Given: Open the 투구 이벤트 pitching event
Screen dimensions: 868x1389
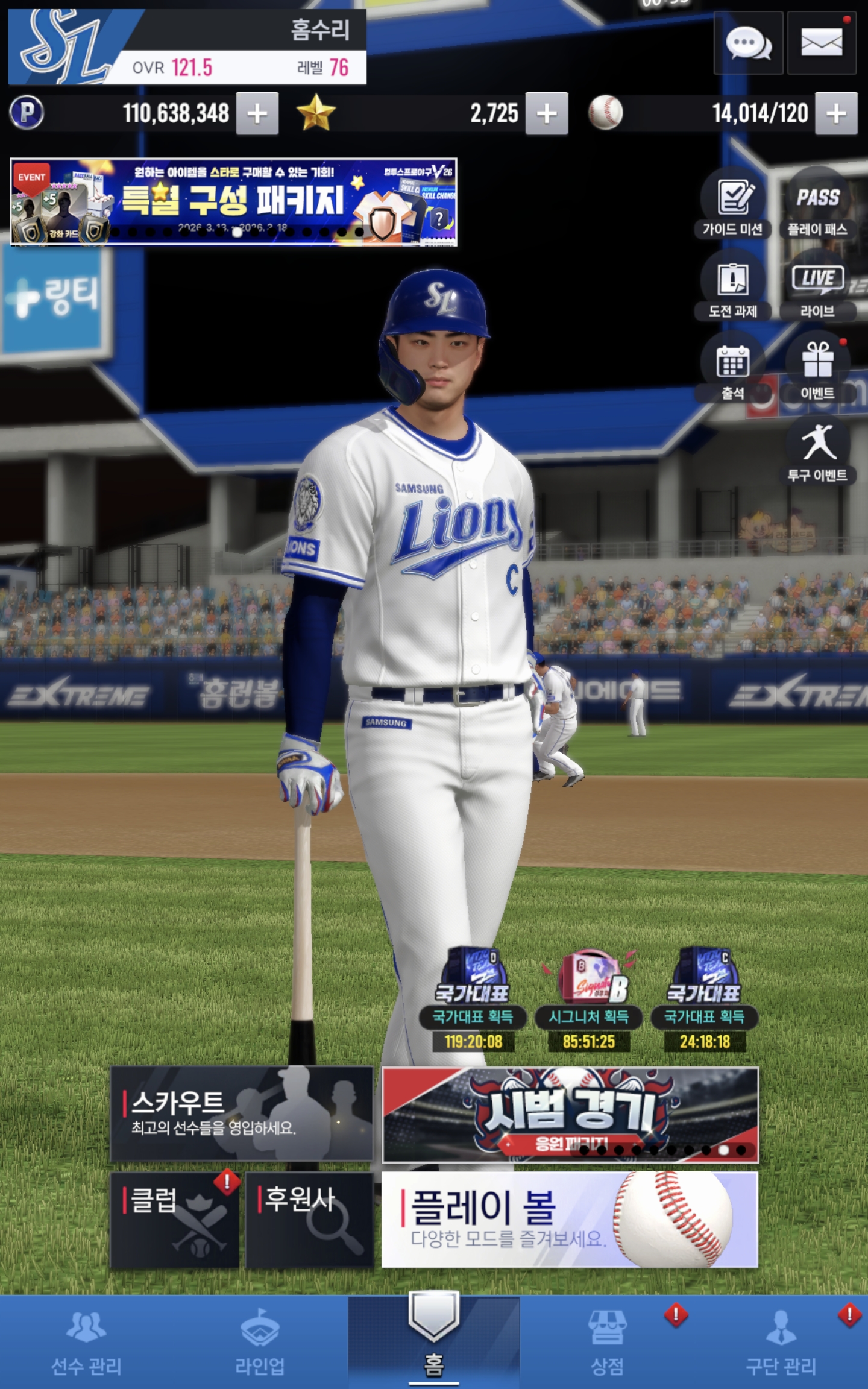Looking at the screenshot, I should (817, 450).
